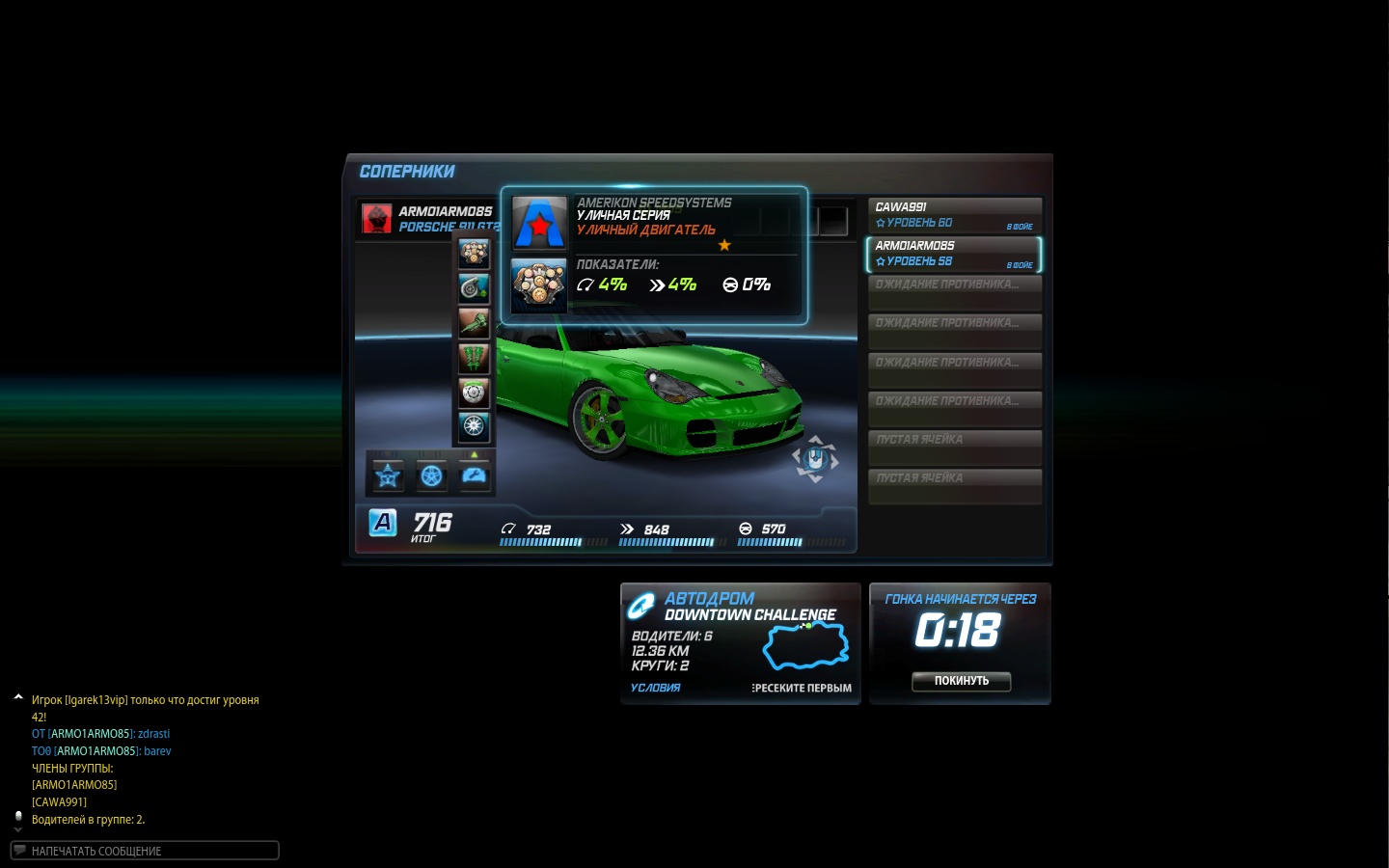The image size is (1389, 868).
Task: Click the Downtown Challenge track map
Action: pos(805,645)
